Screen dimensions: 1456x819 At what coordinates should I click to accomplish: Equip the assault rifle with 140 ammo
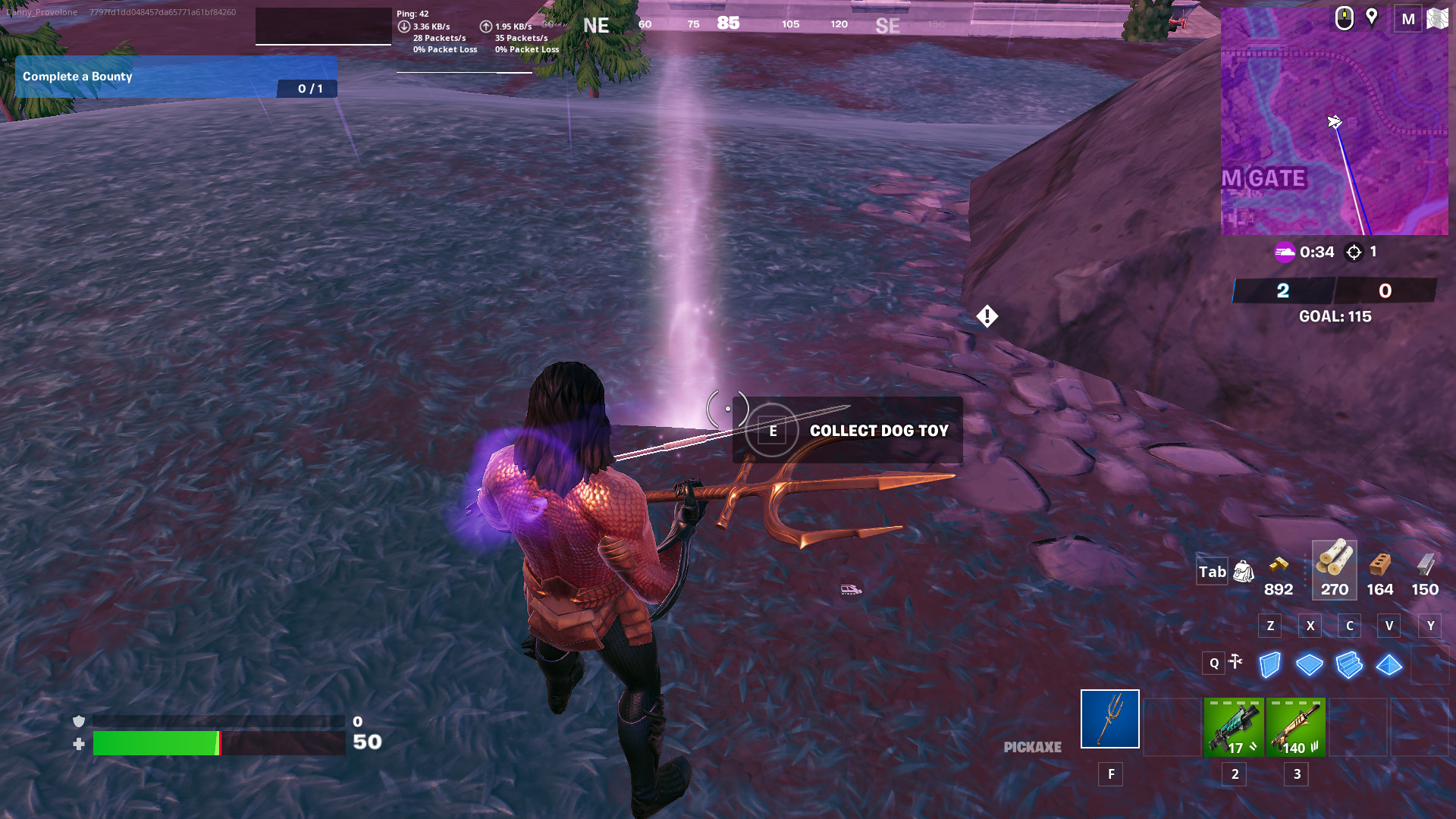tap(1296, 727)
